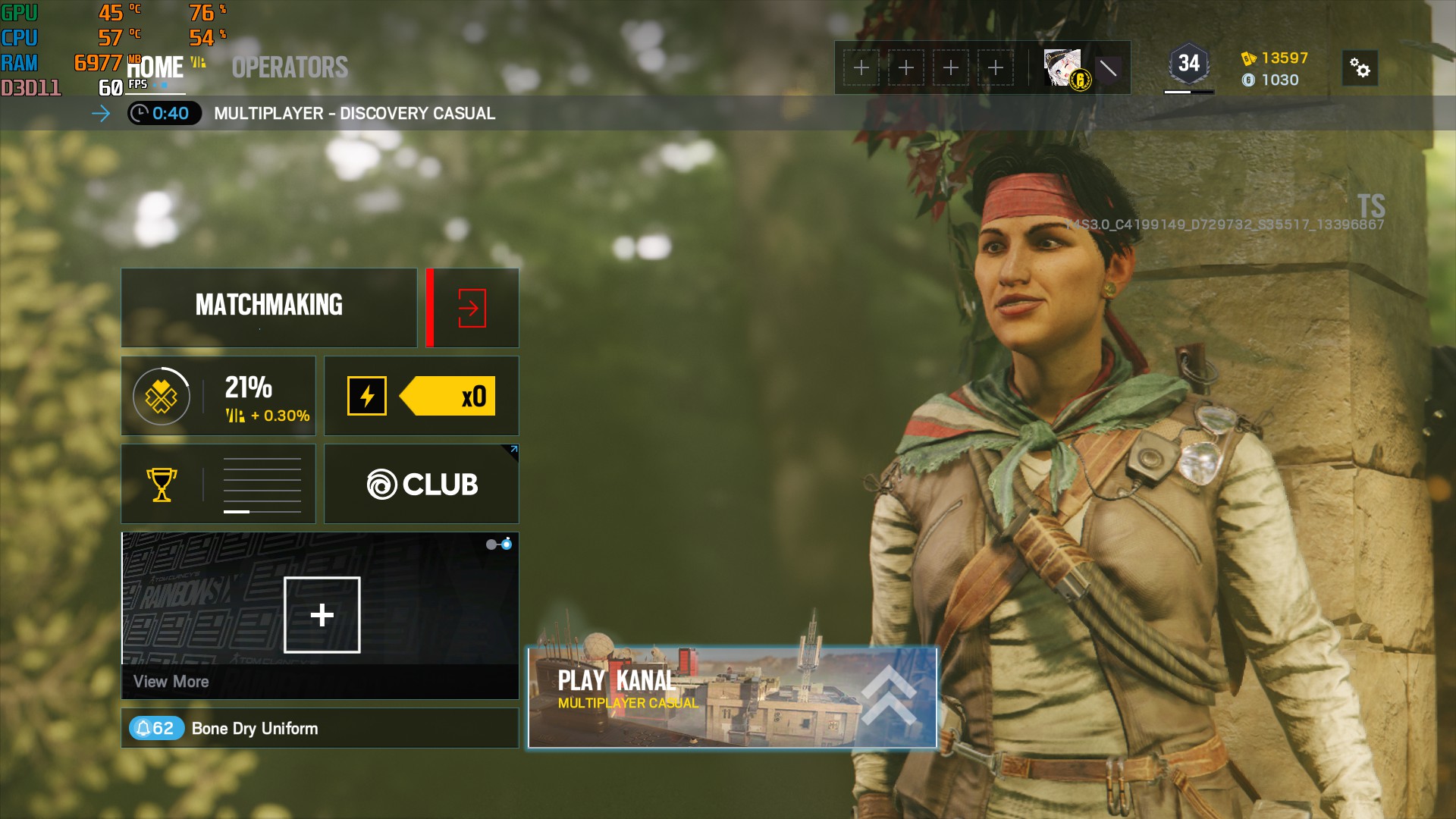Open the boosters tile showing x0
The width and height of the screenshot is (1456, 819).
[422, 396]
